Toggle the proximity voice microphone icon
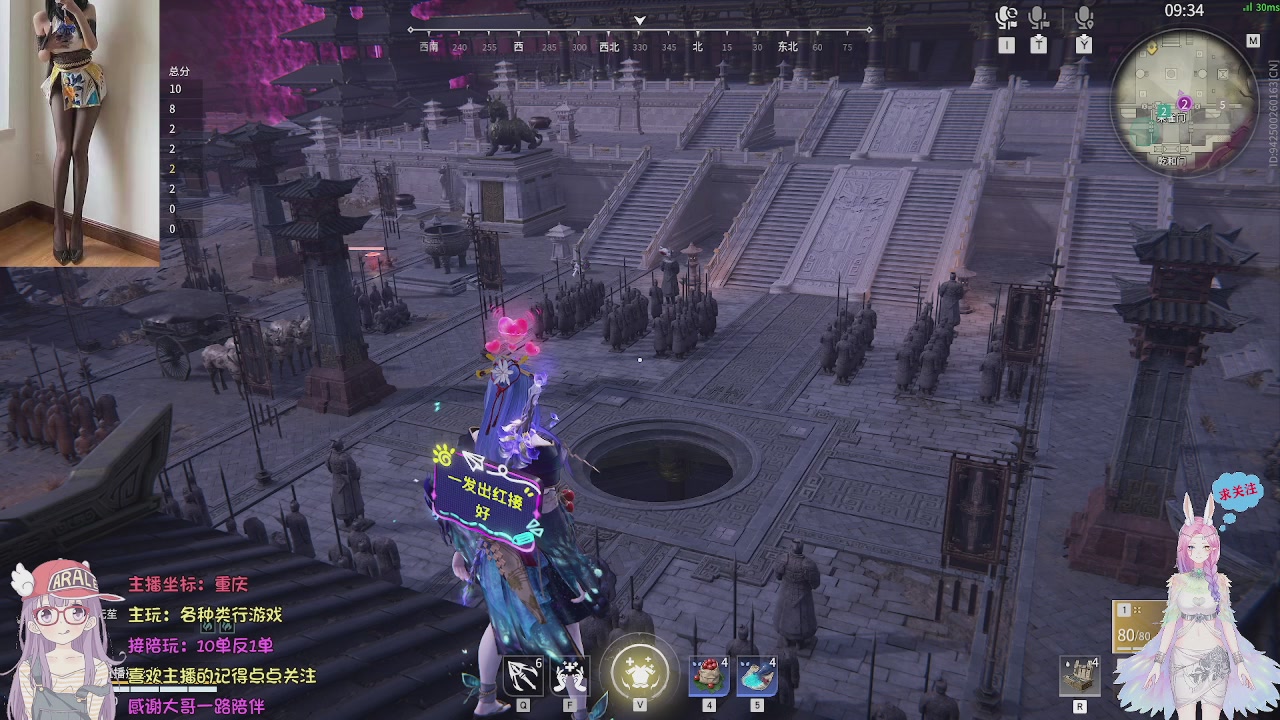 click(1084, 18)
